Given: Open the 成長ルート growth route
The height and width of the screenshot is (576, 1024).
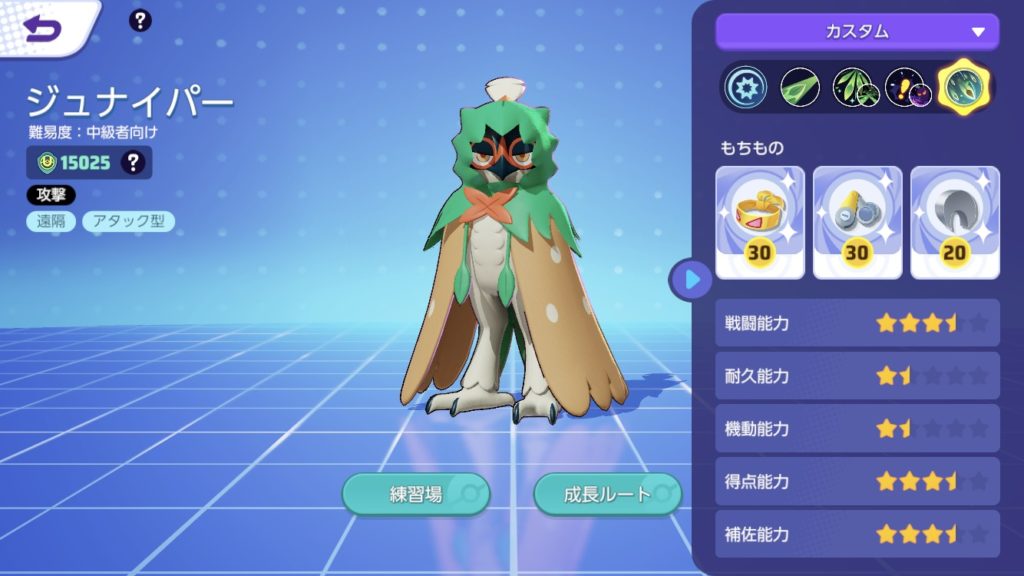Looking at the screenshot, I should (607, 494).
